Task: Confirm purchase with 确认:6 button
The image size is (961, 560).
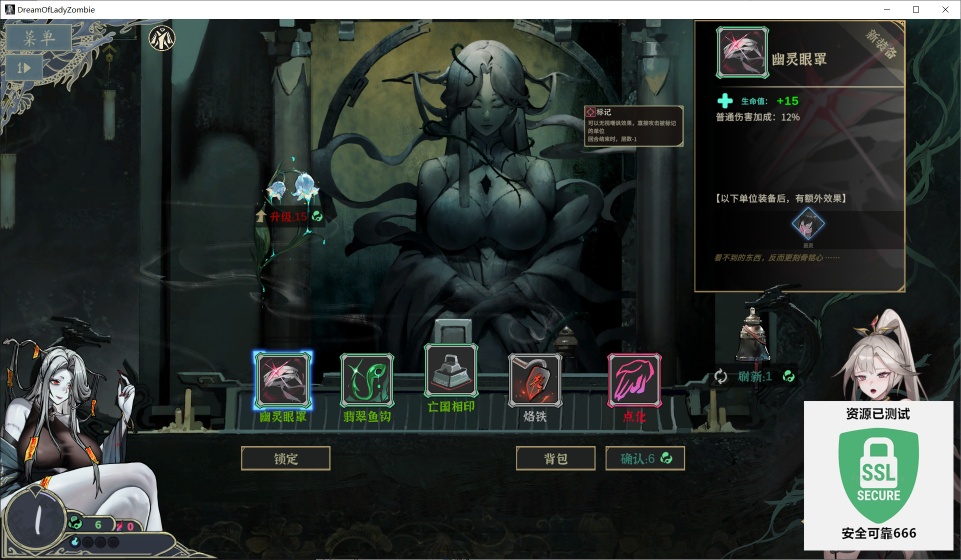Action: coord(645,458)
